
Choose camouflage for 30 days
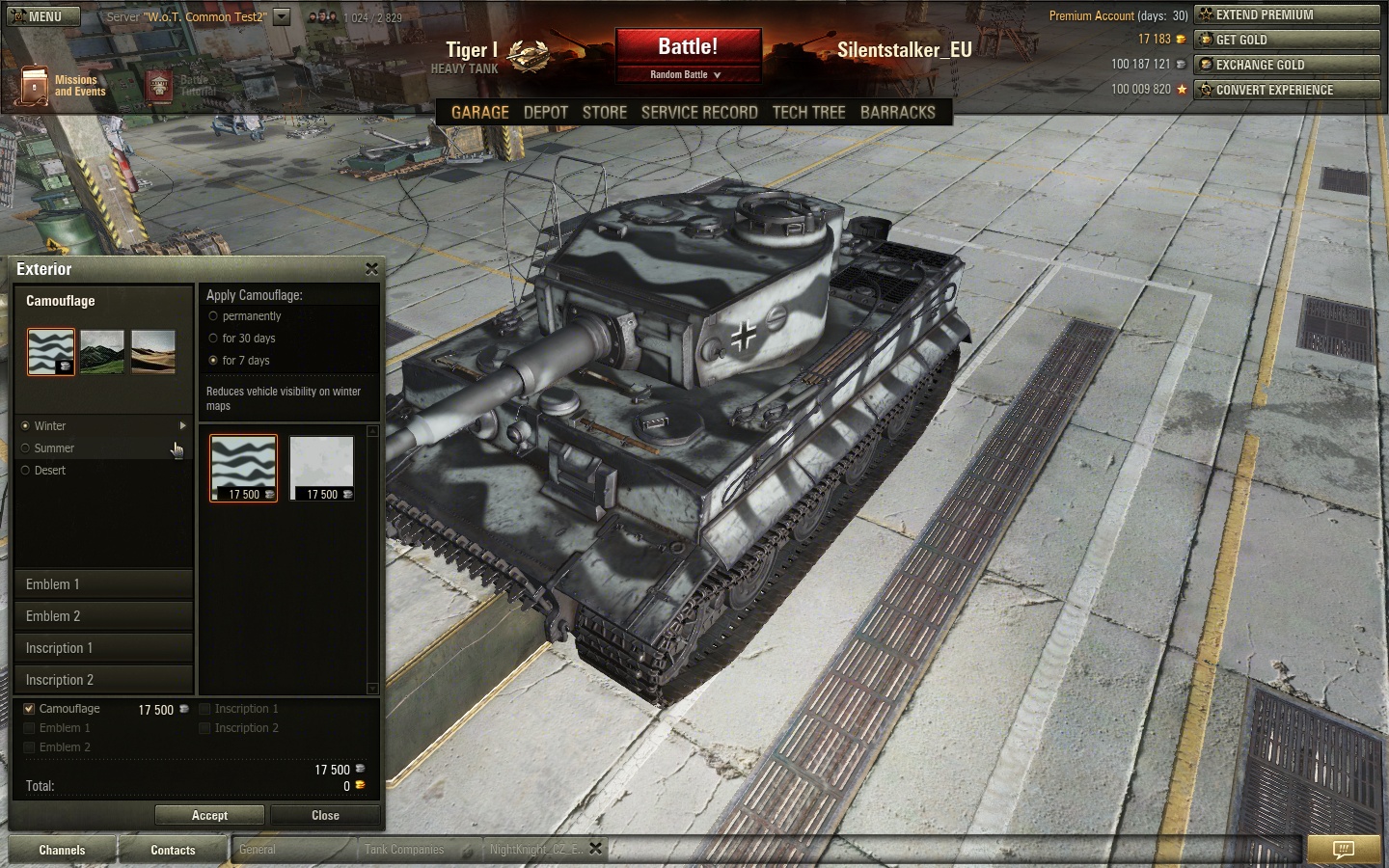(213, 339)
